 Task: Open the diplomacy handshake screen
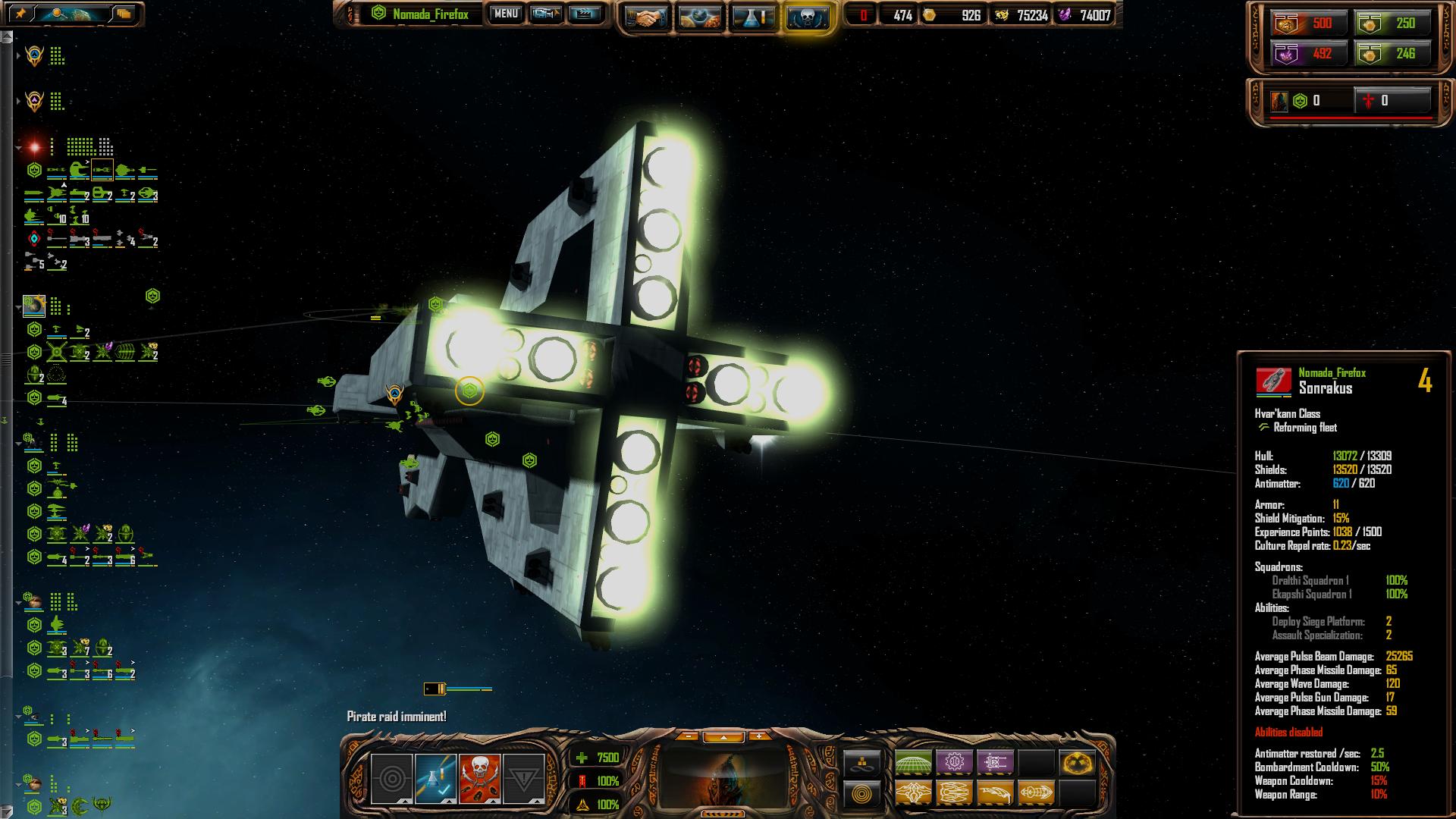(647, 17)
